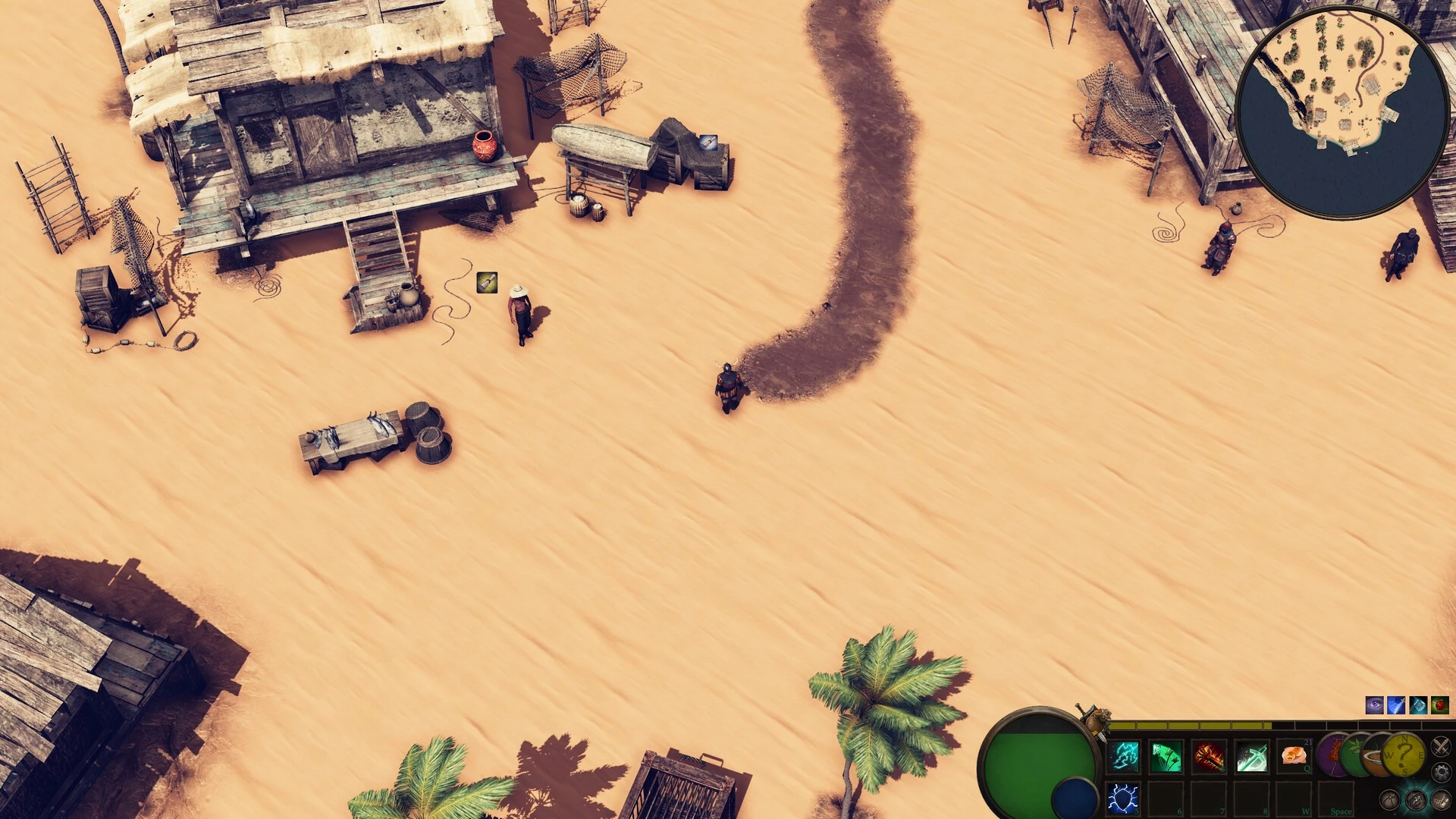Inspect the red apple buff icon
This screenshot has width=1456, height=819.
click(x=1440, y=705)
